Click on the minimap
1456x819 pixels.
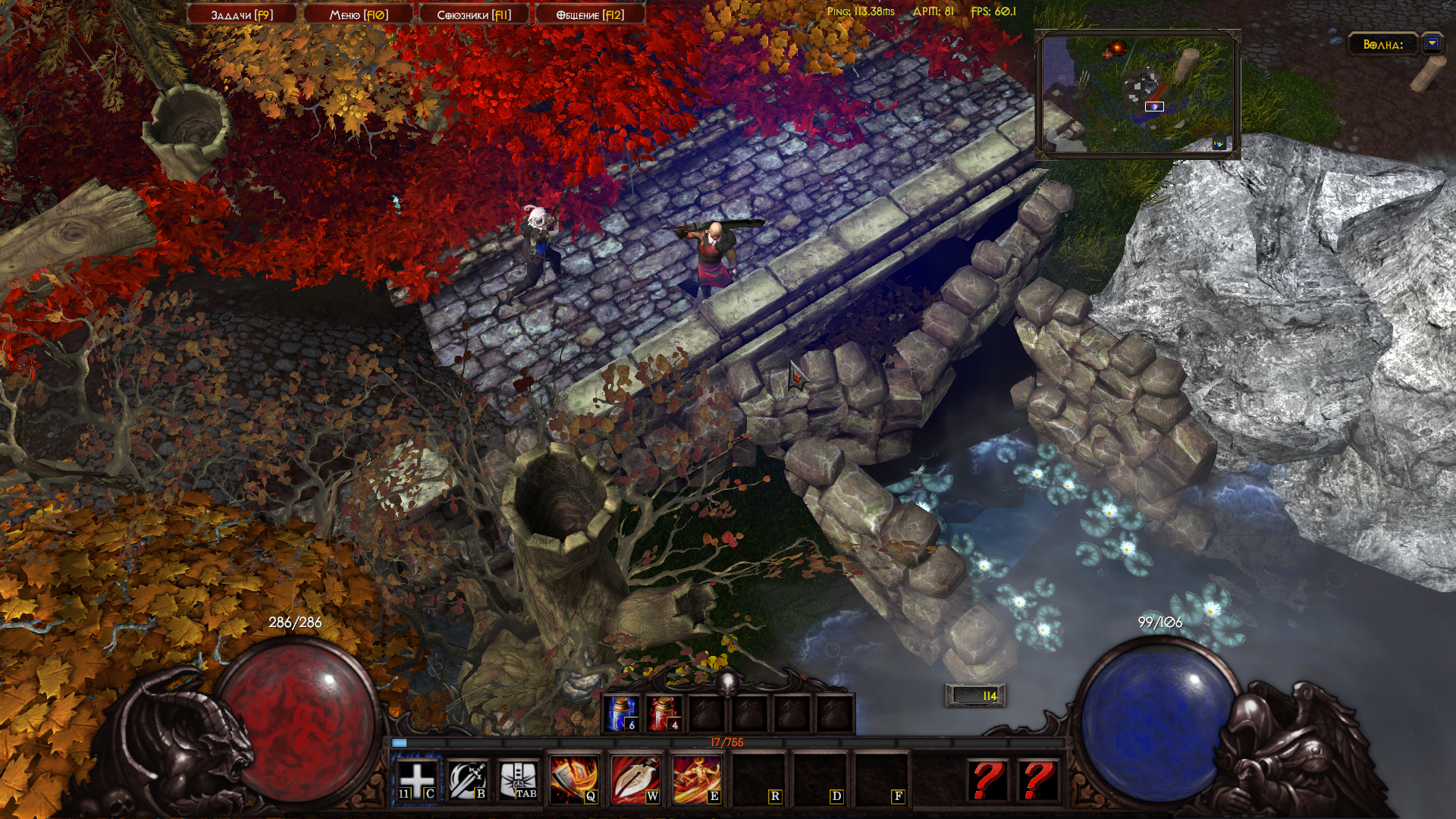click(x=1137, y=94)
